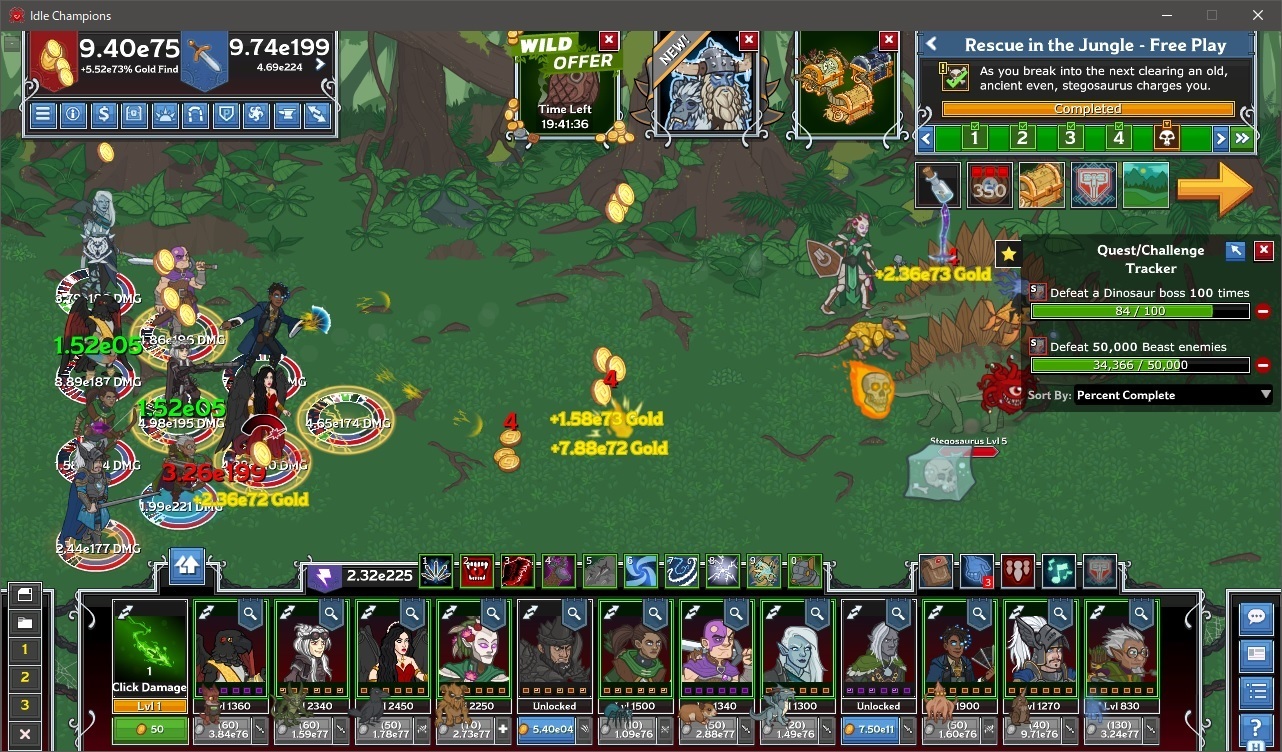Click the double-arrow skip forward button
The height and width of the screenshot is (752, 1282).
(1243, 138)
